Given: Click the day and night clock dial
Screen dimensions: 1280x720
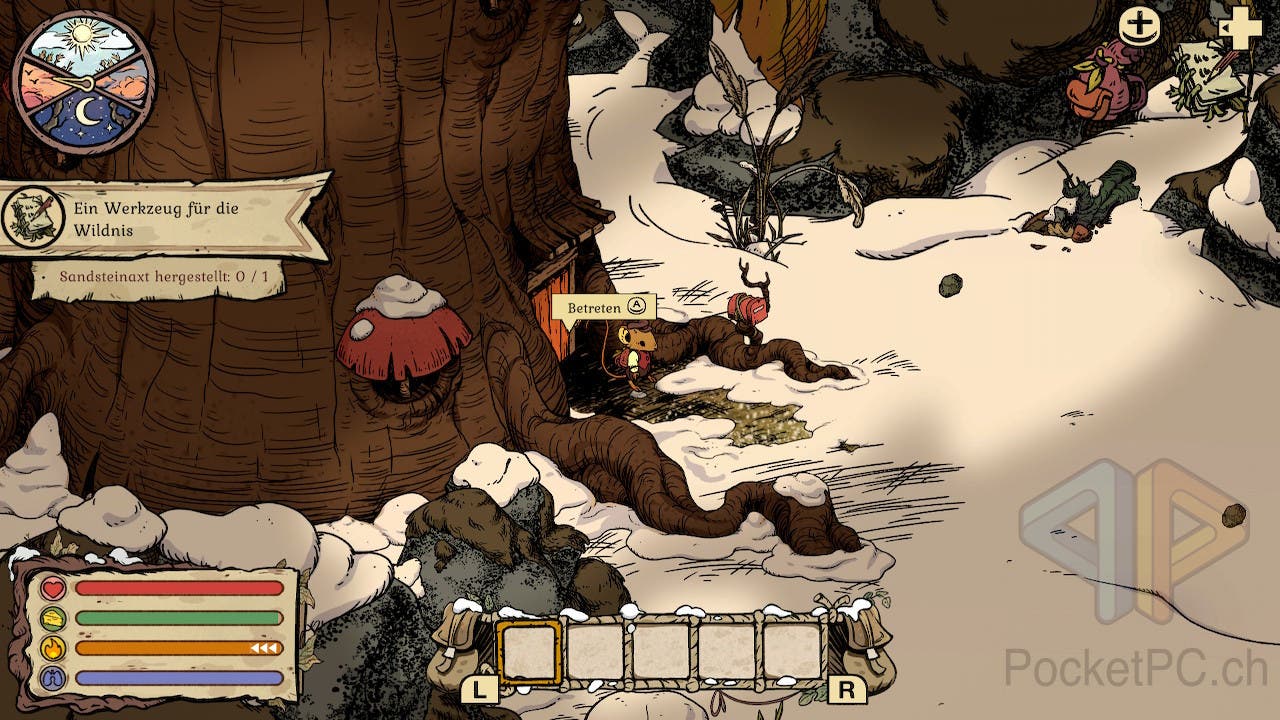Looking at the screenshot, I should coord(84,83).
